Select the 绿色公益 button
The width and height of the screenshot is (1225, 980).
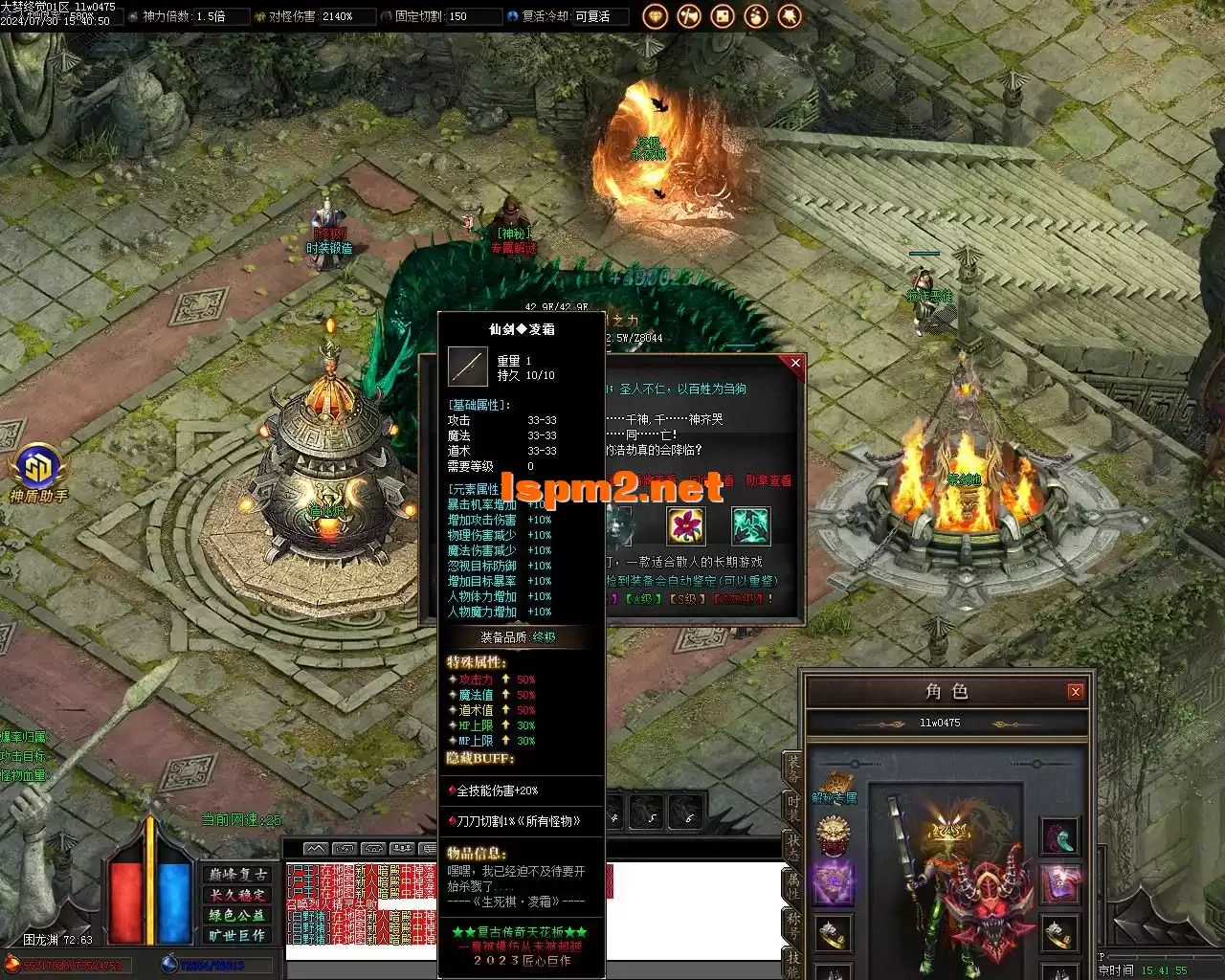click(238, 915)
